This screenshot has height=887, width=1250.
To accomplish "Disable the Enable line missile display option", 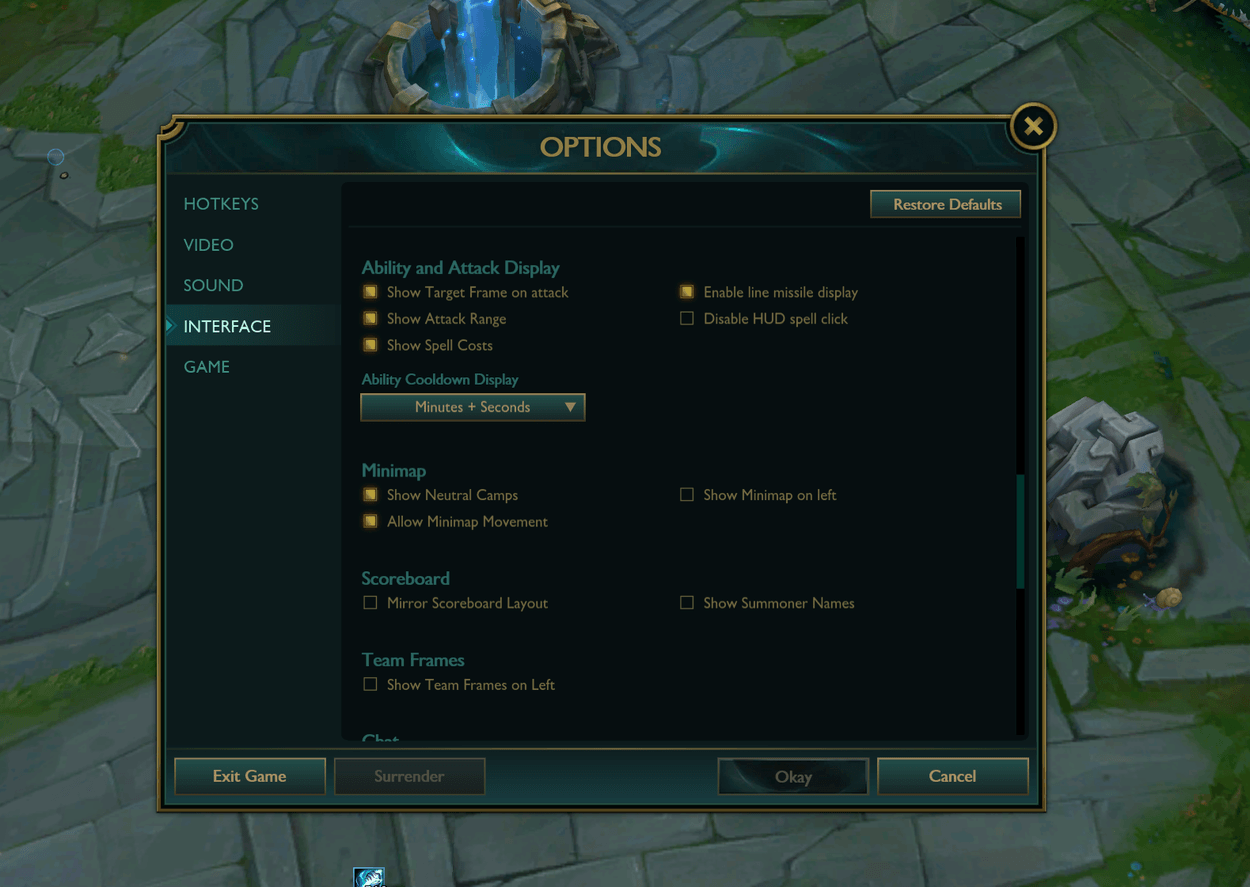I will (687, 292).
